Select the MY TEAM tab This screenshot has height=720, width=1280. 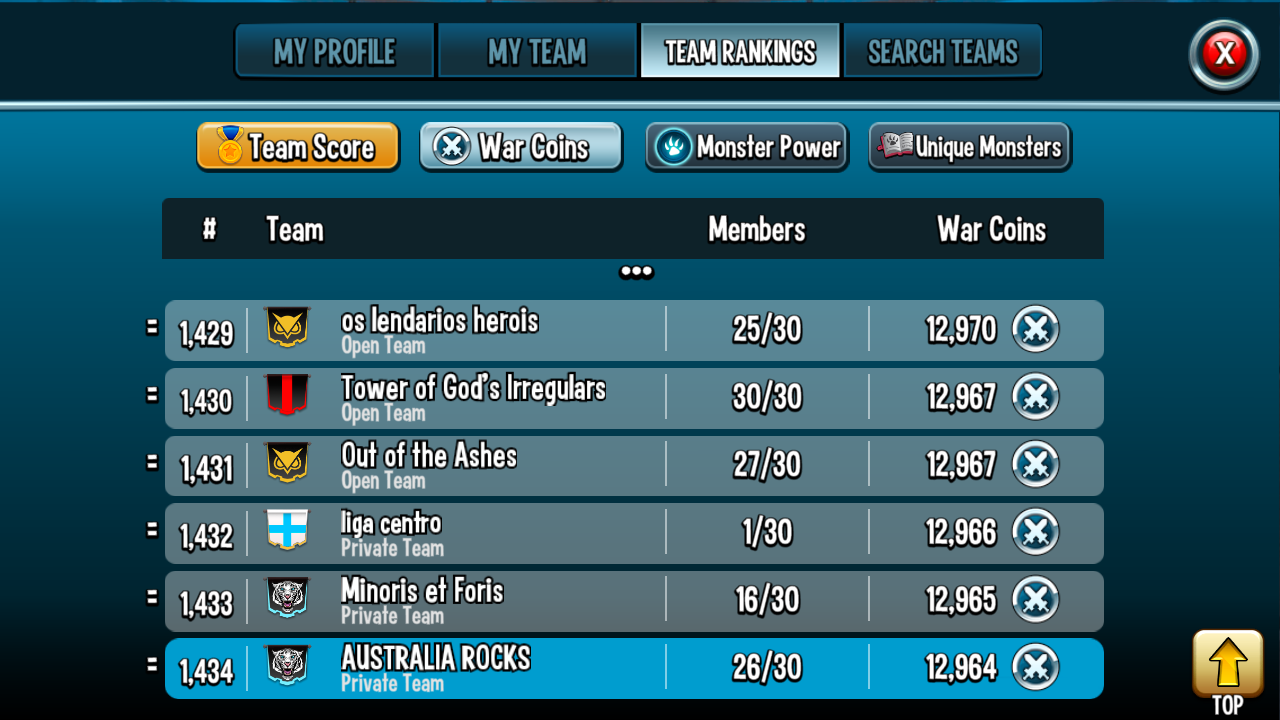click(x=537, y=50)
